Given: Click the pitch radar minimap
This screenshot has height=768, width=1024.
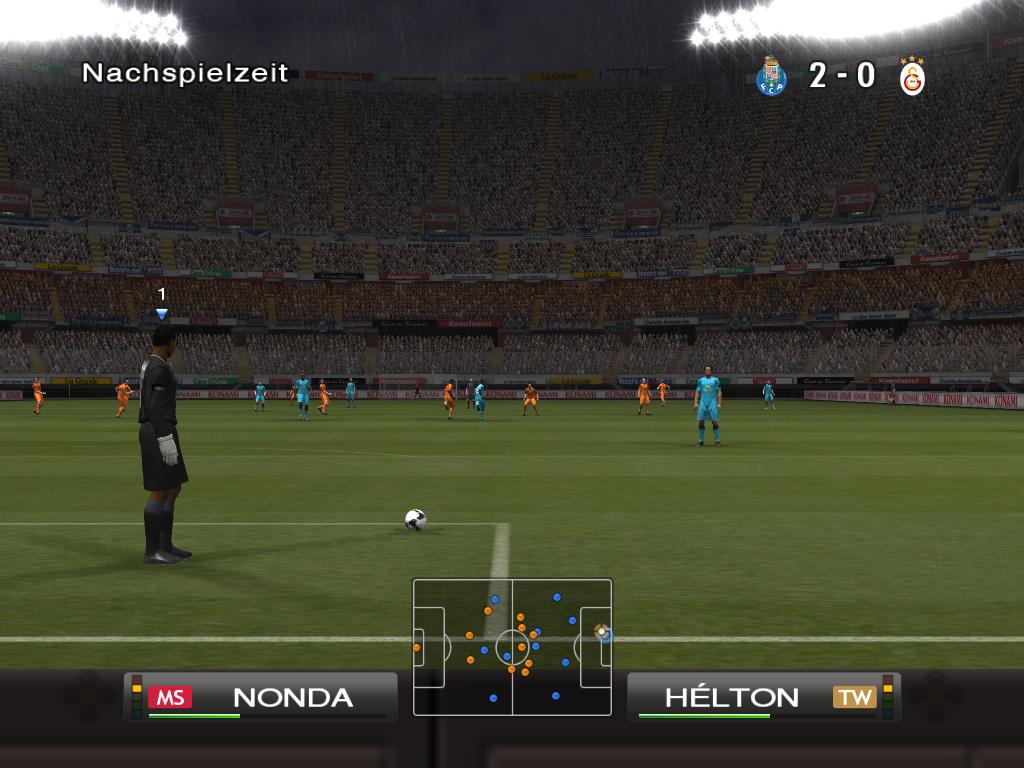Looking at the screenshot, I should click(x=512, y=647).
